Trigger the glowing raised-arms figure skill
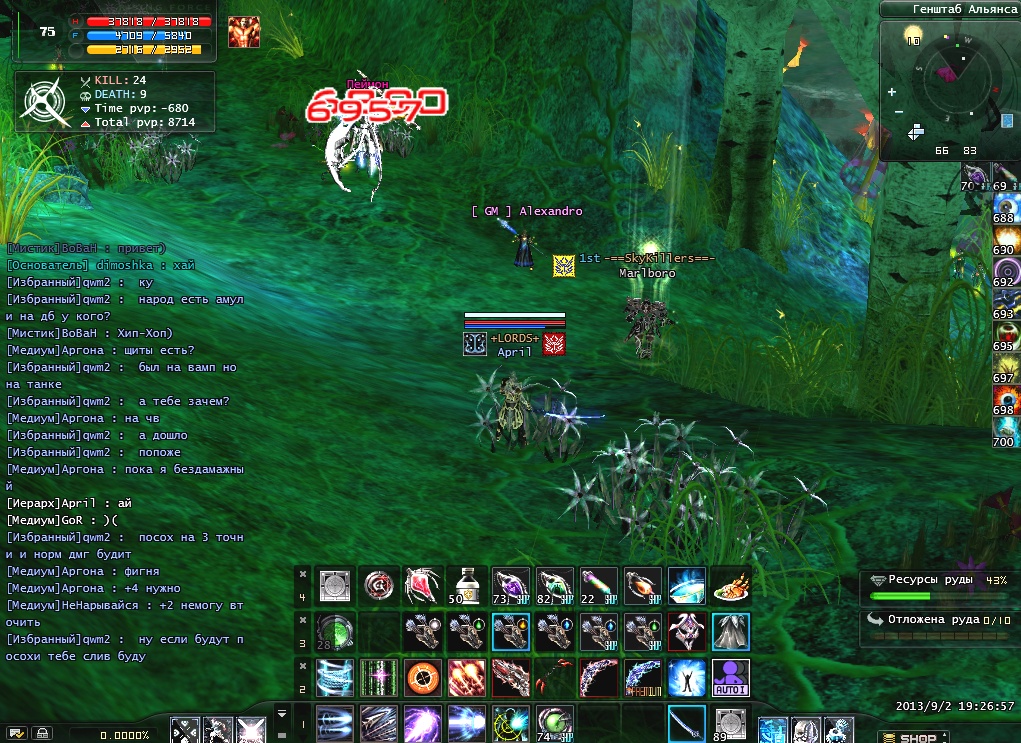This screenshot has height=743, width=1021. 686,678
